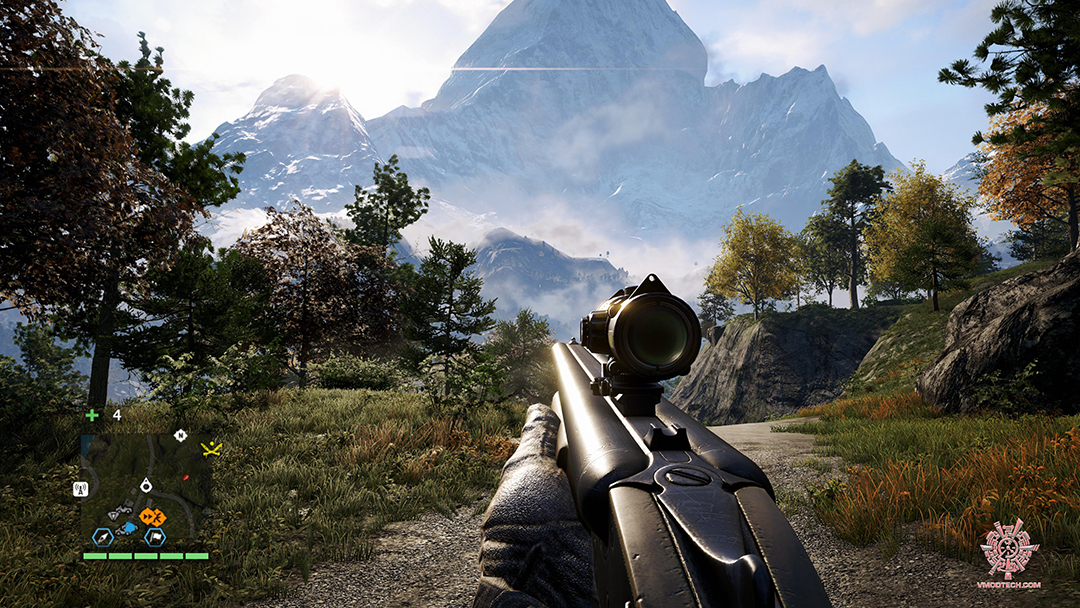Screen dimensions: 1080x608
Task: Select the yellow crossed-swords marker on the minimap
Action: click(211, 448)
